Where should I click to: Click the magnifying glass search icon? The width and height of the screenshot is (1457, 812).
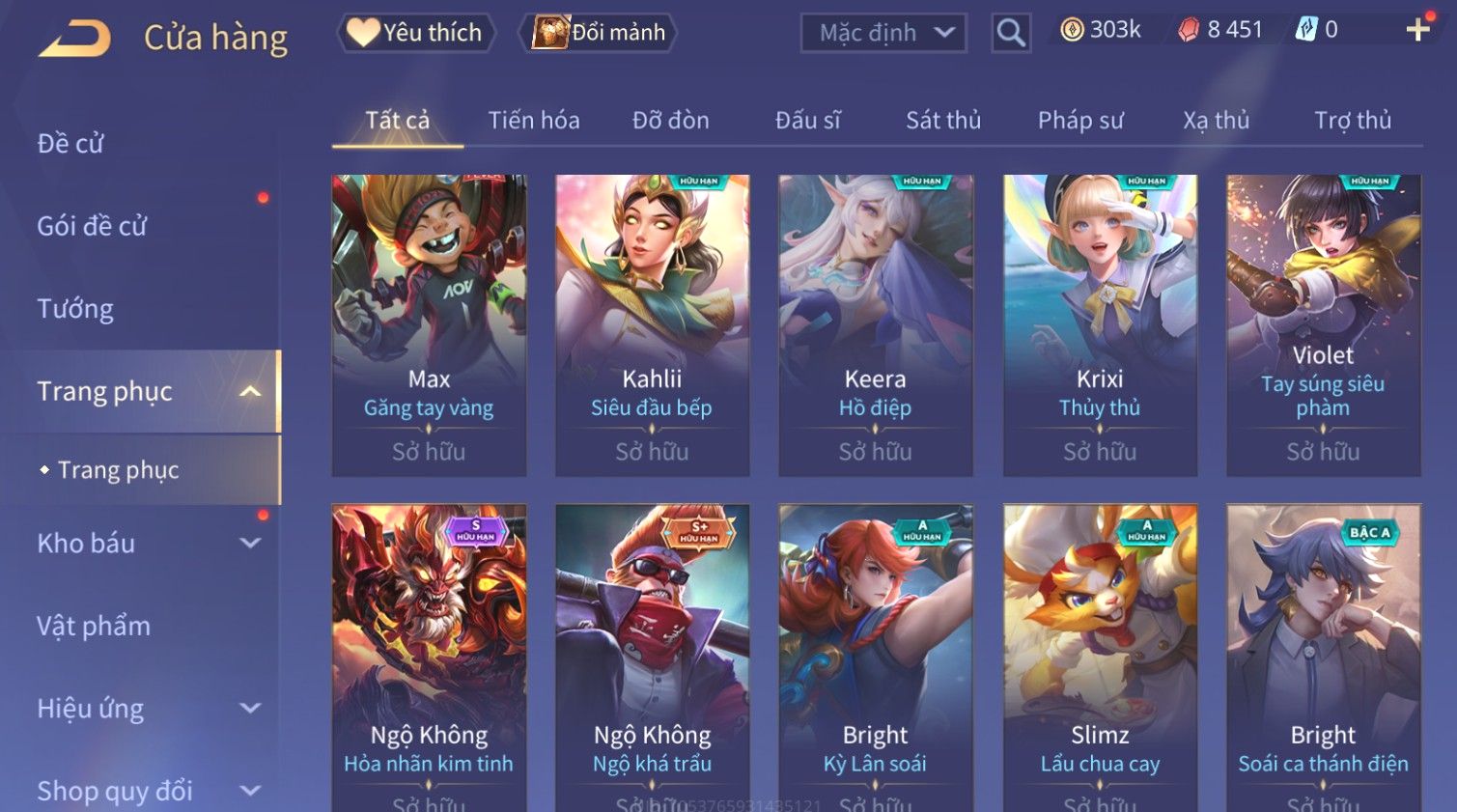[x=1010, y=33]
